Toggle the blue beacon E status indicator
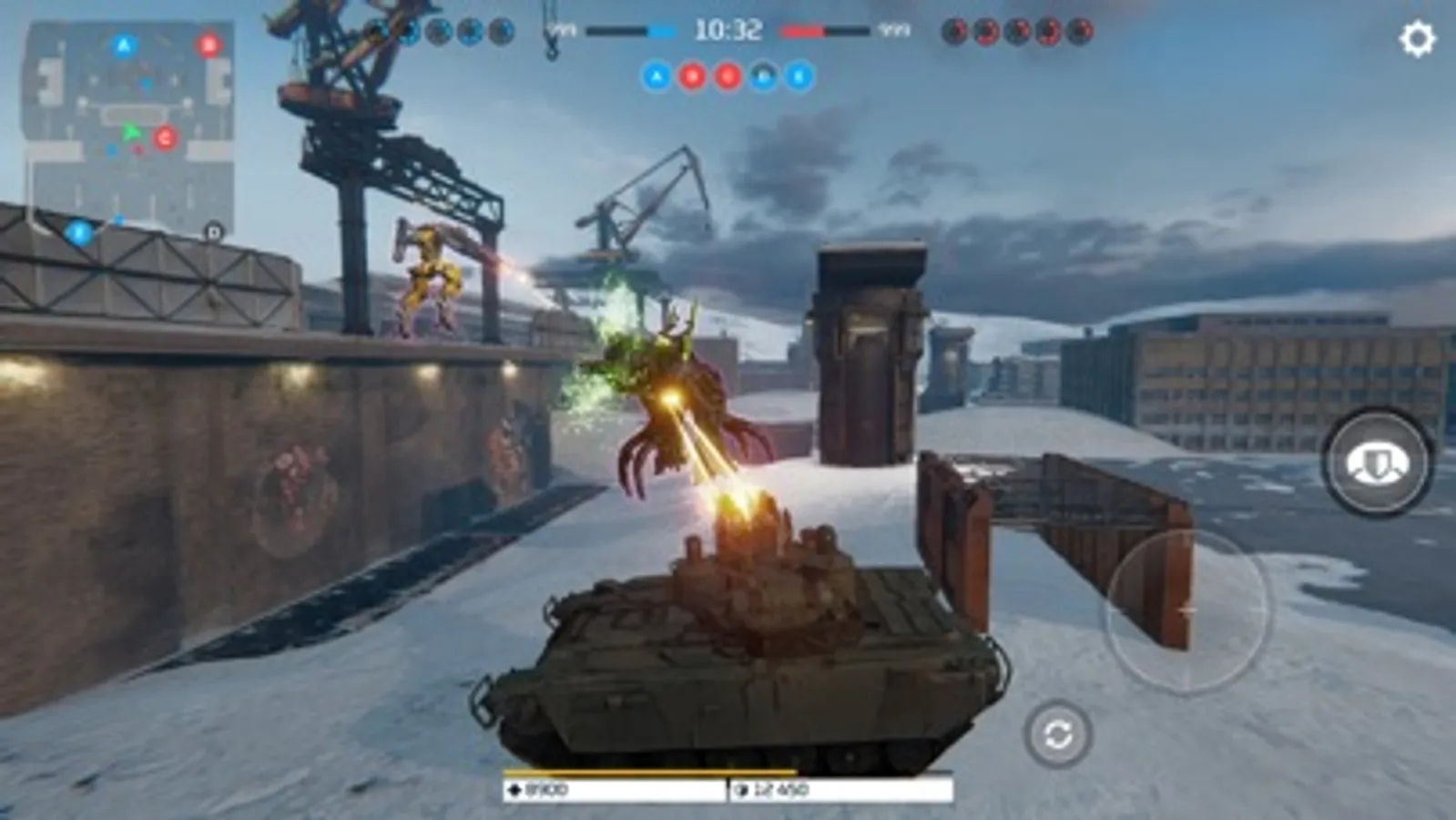This screenshot has height=820, width=1456. tap(799, 77)
